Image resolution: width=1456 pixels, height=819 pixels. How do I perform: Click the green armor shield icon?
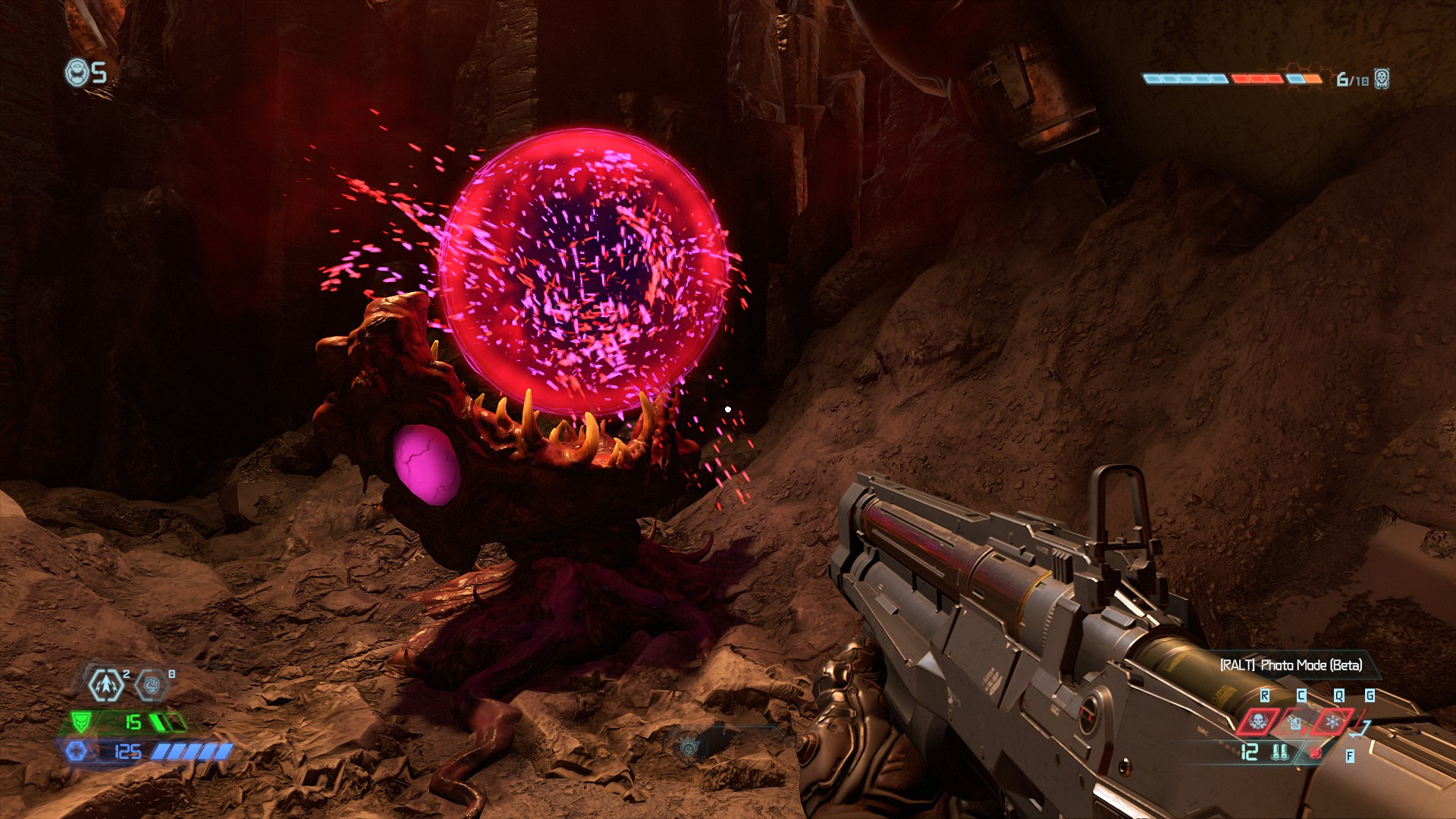[x=80, y=721]
